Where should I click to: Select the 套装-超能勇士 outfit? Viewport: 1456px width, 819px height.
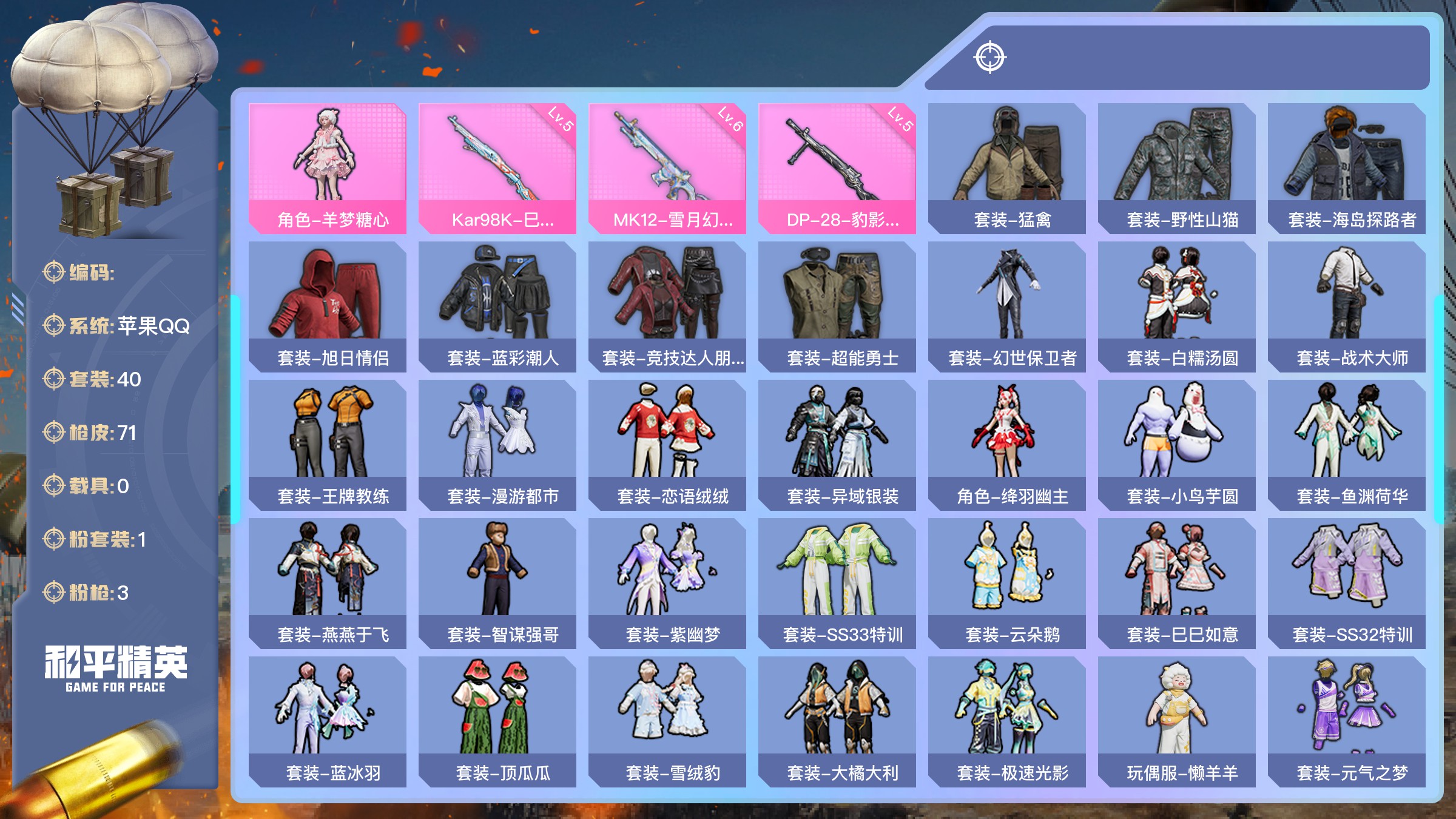(x=837, y=306)
